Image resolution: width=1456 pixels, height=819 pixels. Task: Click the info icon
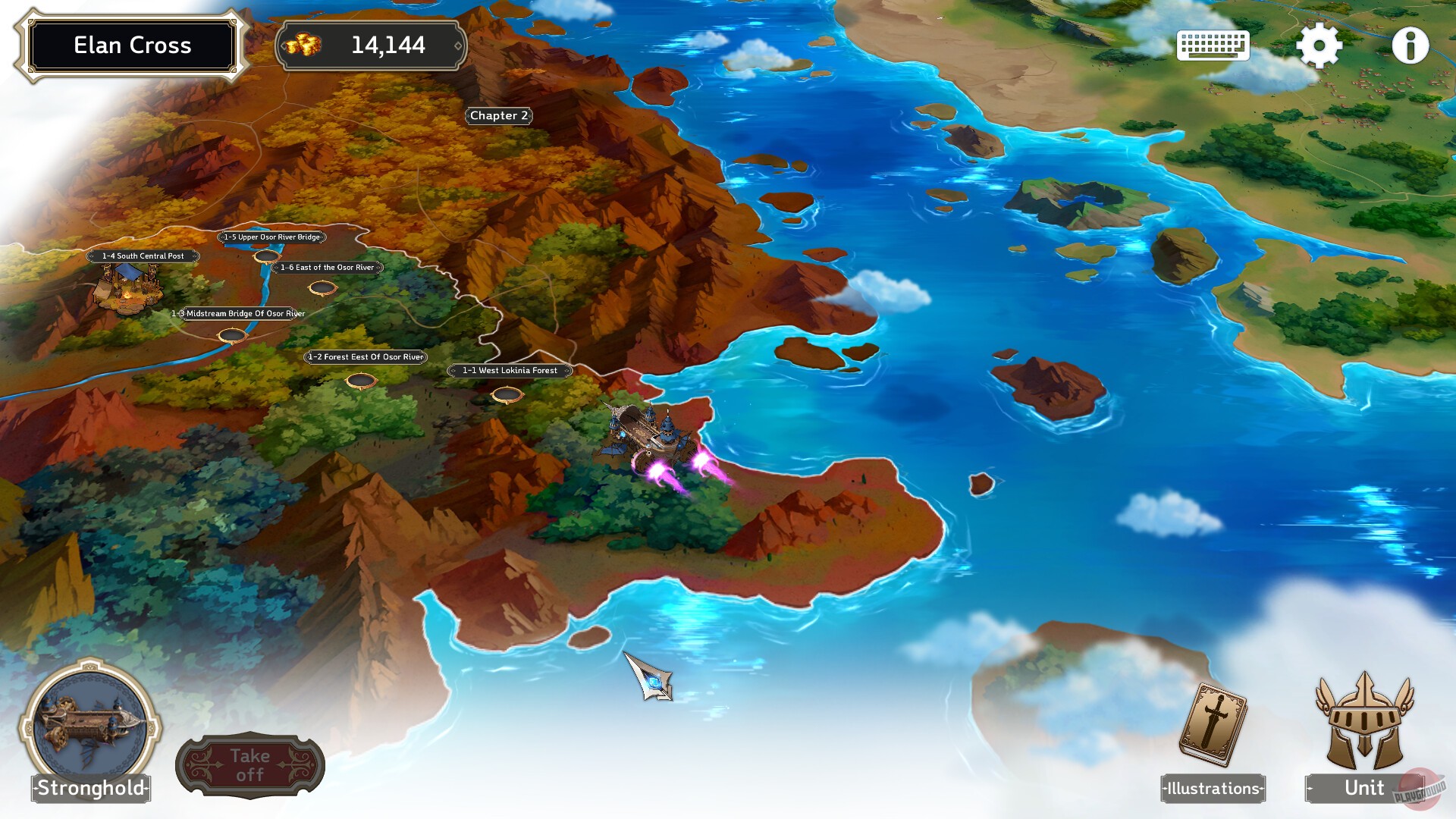(1411, 45)
